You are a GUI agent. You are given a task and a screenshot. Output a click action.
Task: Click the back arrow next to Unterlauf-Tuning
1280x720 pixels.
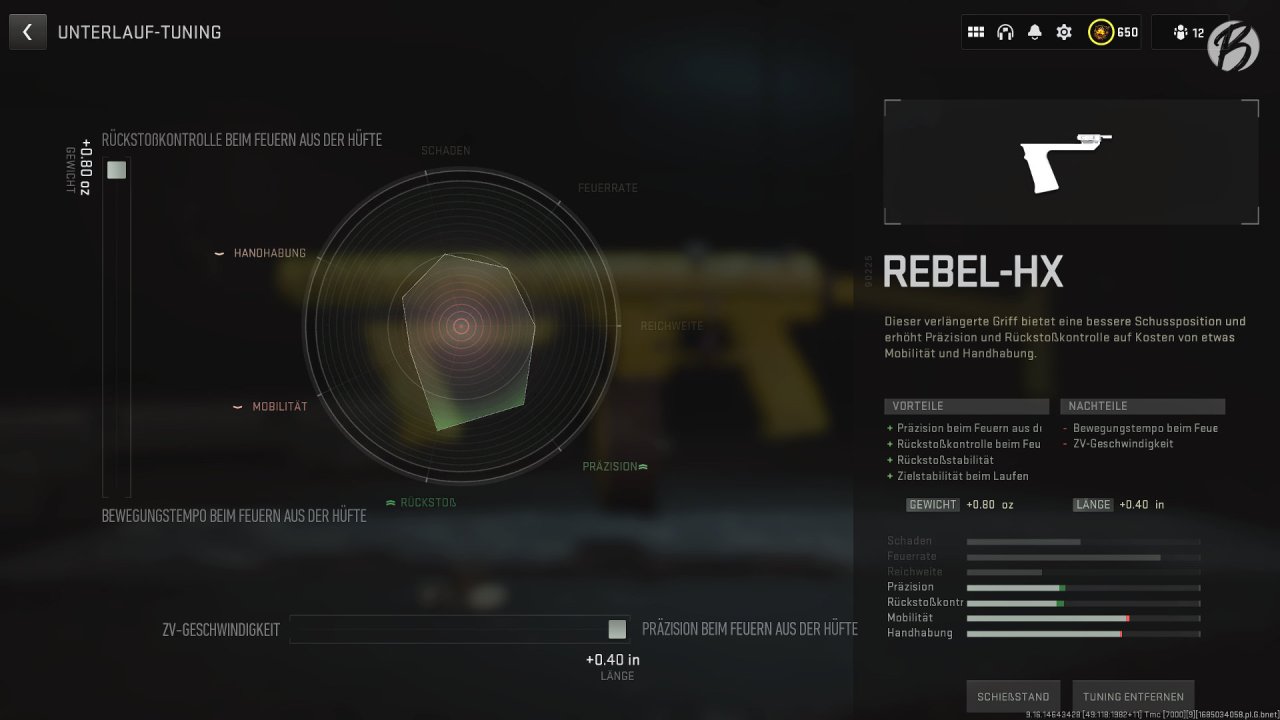27,31
